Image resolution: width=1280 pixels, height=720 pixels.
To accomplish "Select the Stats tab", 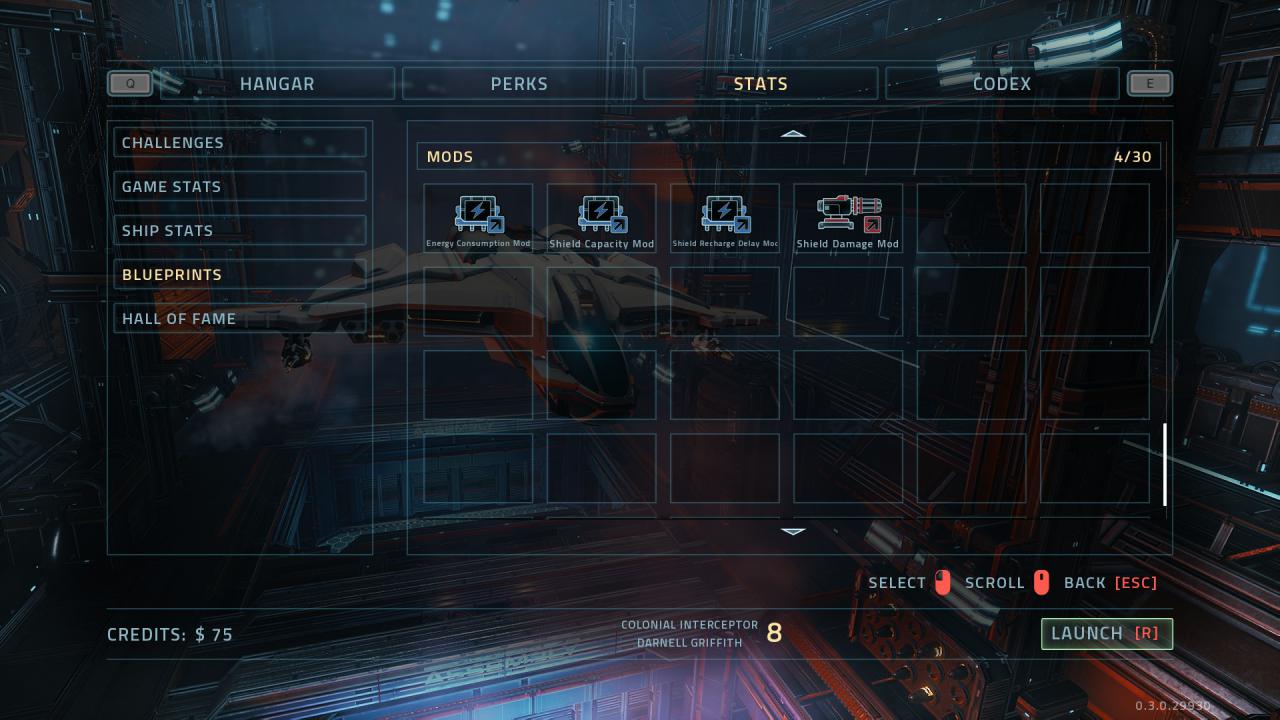I will point(760,84).
